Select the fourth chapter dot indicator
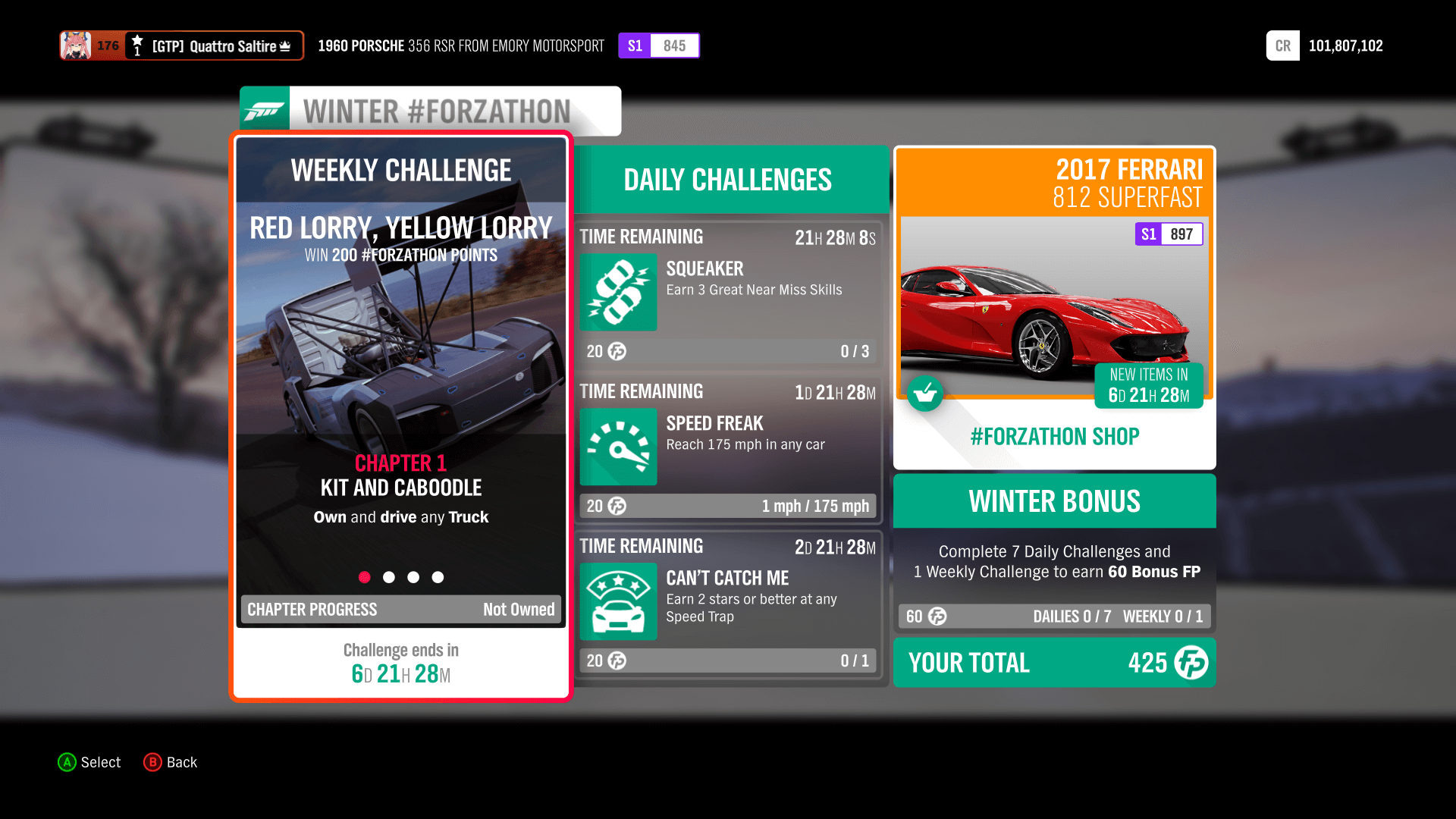The width and height of the screenshot is (1456, 819). 438,577
